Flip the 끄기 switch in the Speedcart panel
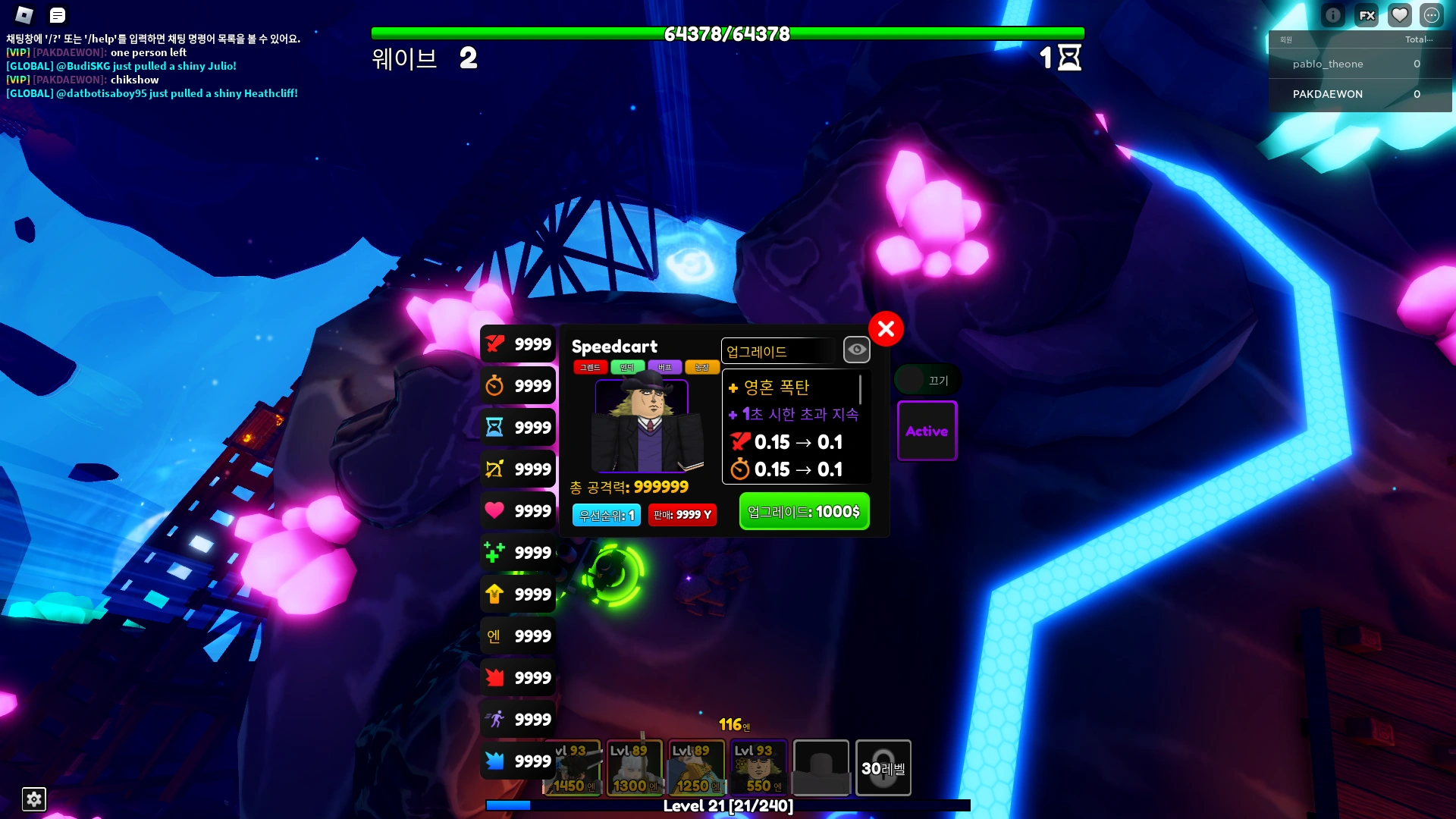 coord(927,379)
